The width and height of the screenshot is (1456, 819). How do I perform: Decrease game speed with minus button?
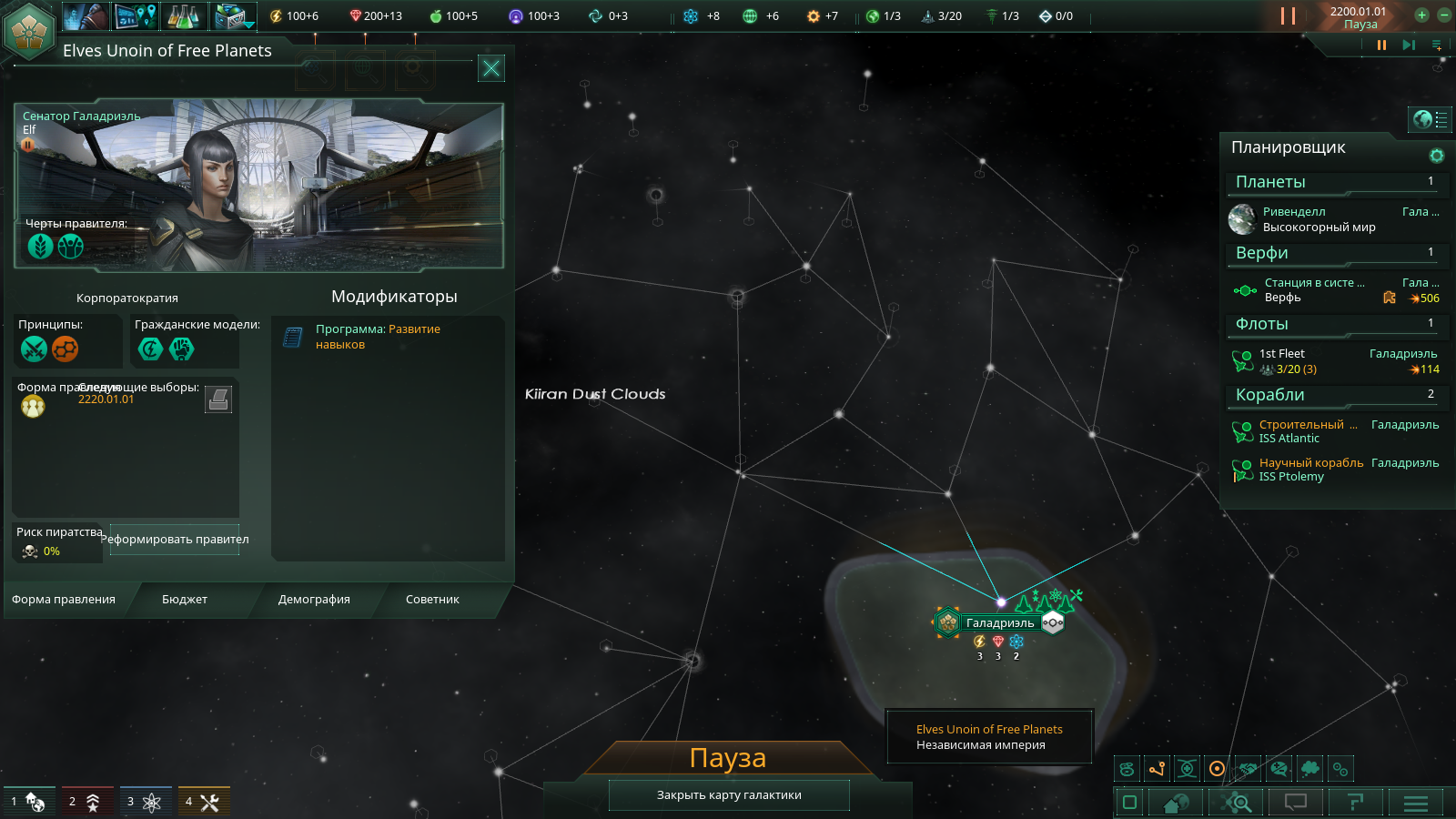[1444, 15]
